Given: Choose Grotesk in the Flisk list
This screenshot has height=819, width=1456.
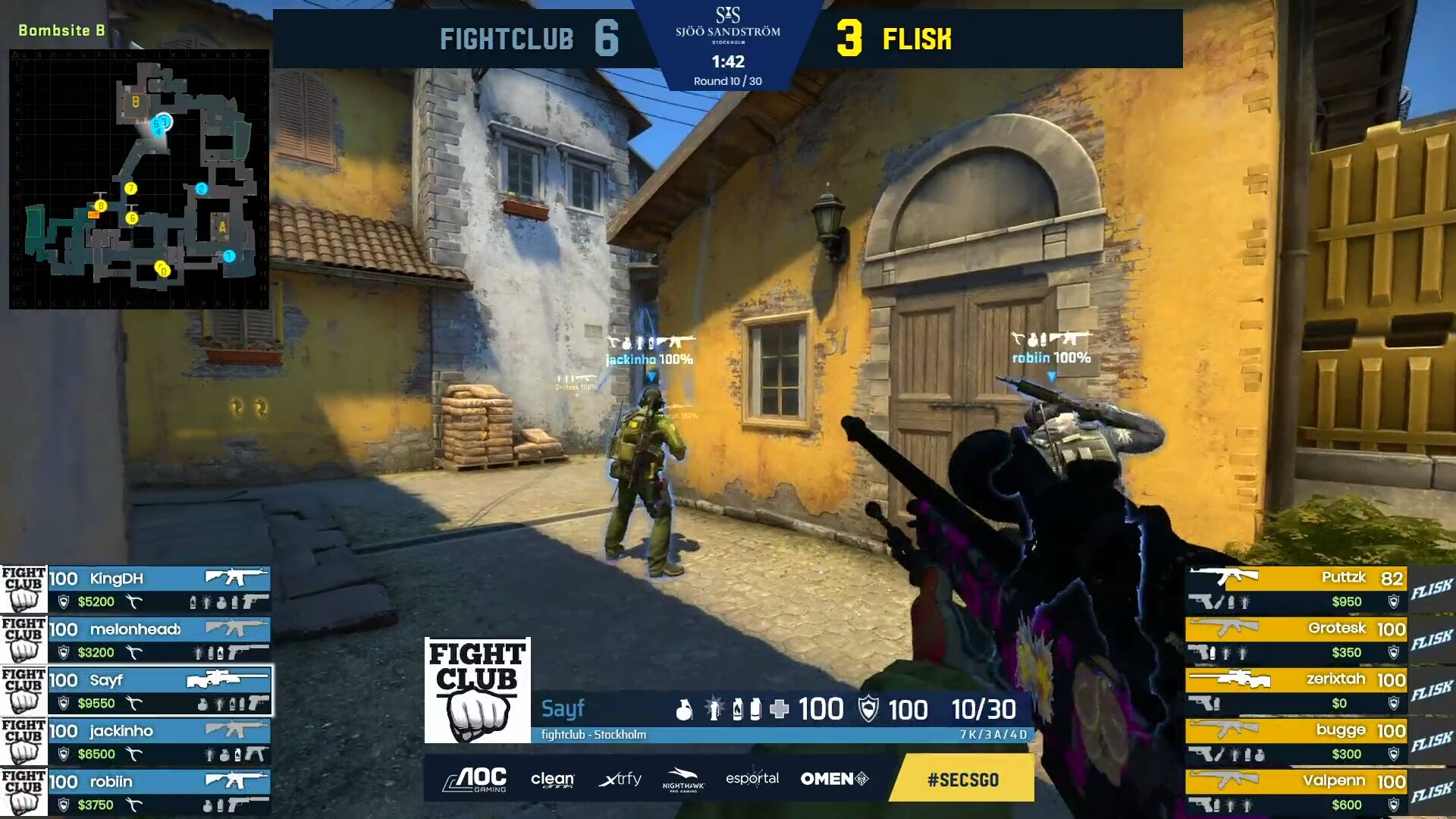Looking at the screenshot, I should pyautogui.click(x=1297, y=640).
